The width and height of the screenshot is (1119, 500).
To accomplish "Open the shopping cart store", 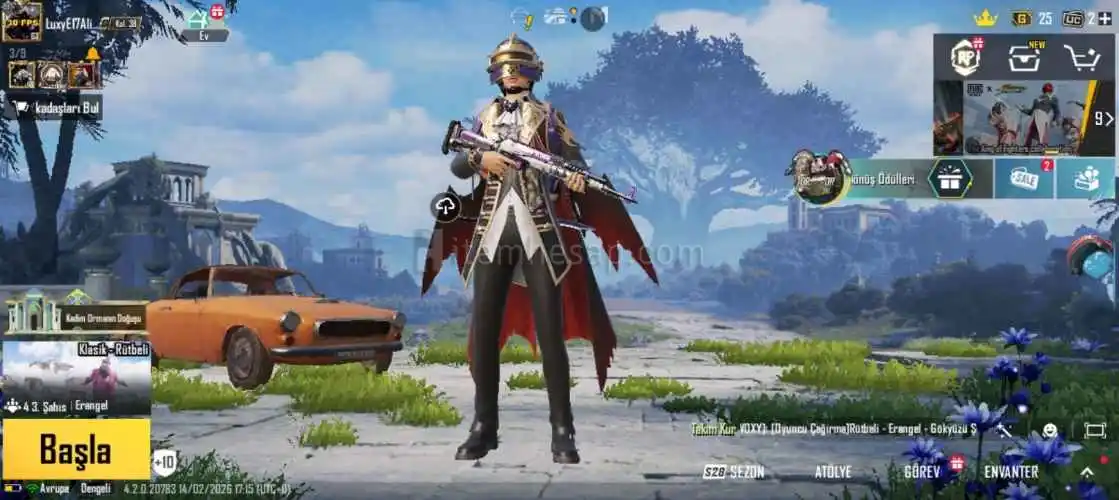I will 1081,58.
